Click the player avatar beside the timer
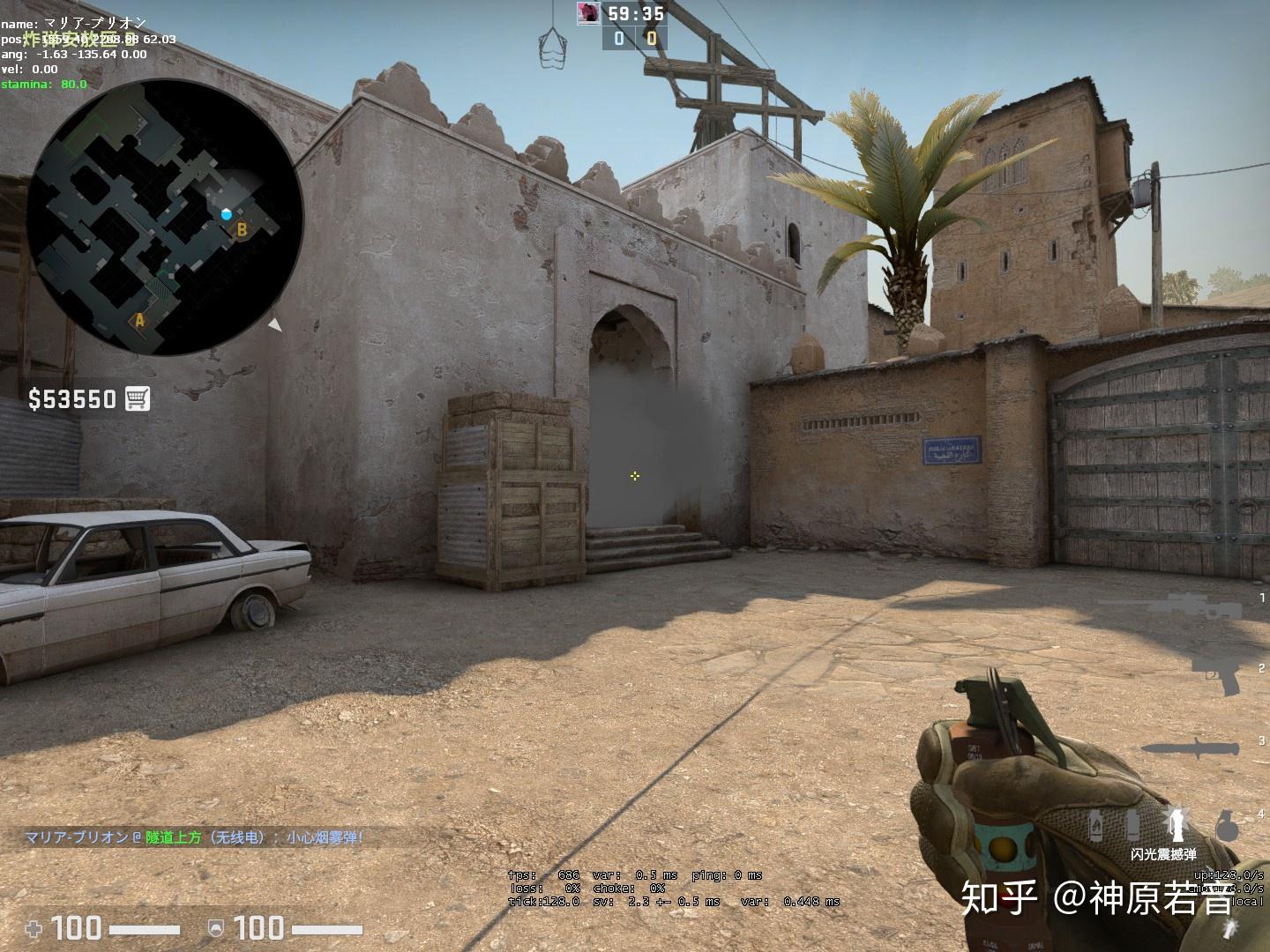Image resolution: width=1270 pixels, height=952 pixels. (588, 12)
